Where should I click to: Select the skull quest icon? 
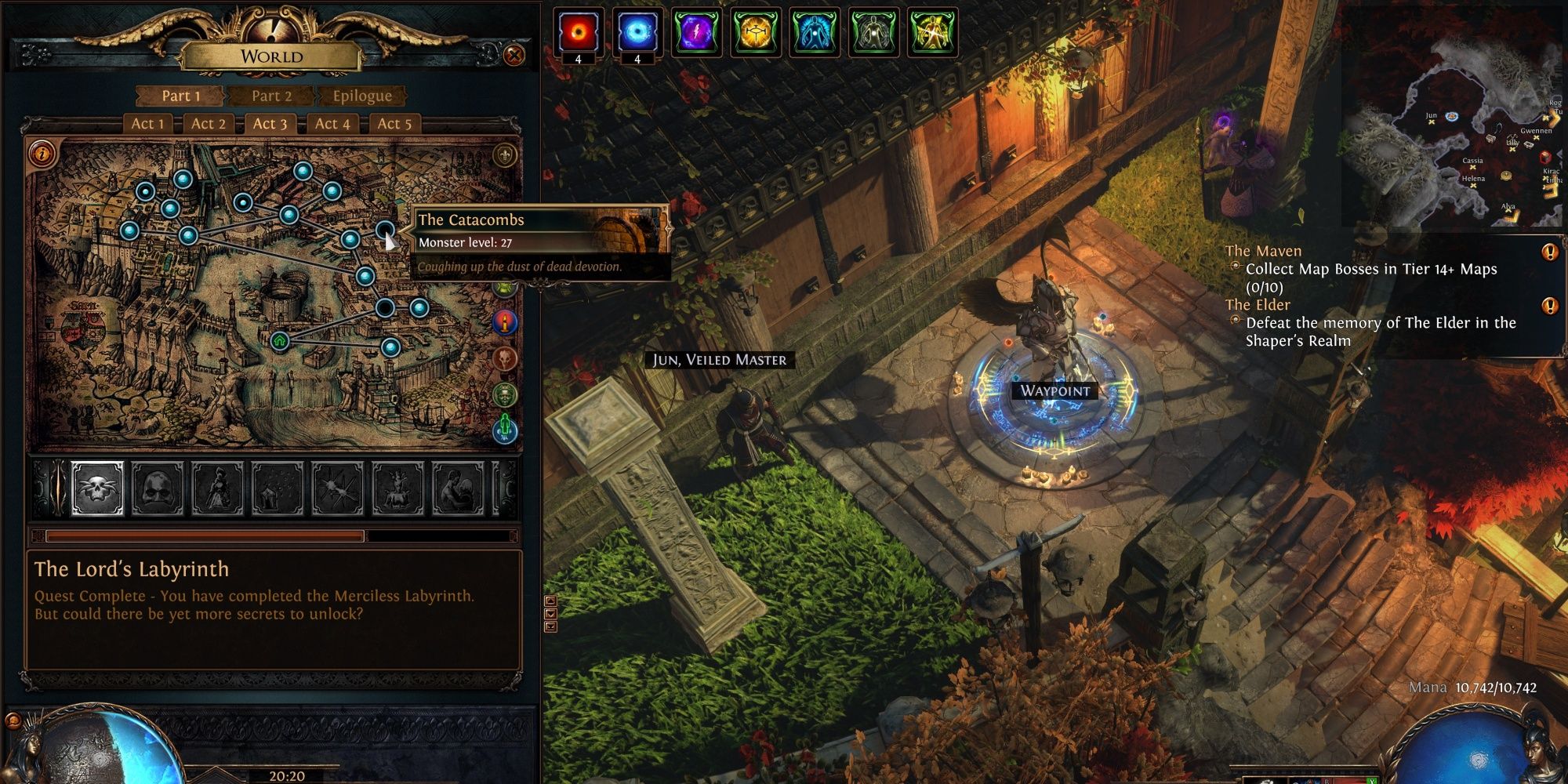click(98, 488)
